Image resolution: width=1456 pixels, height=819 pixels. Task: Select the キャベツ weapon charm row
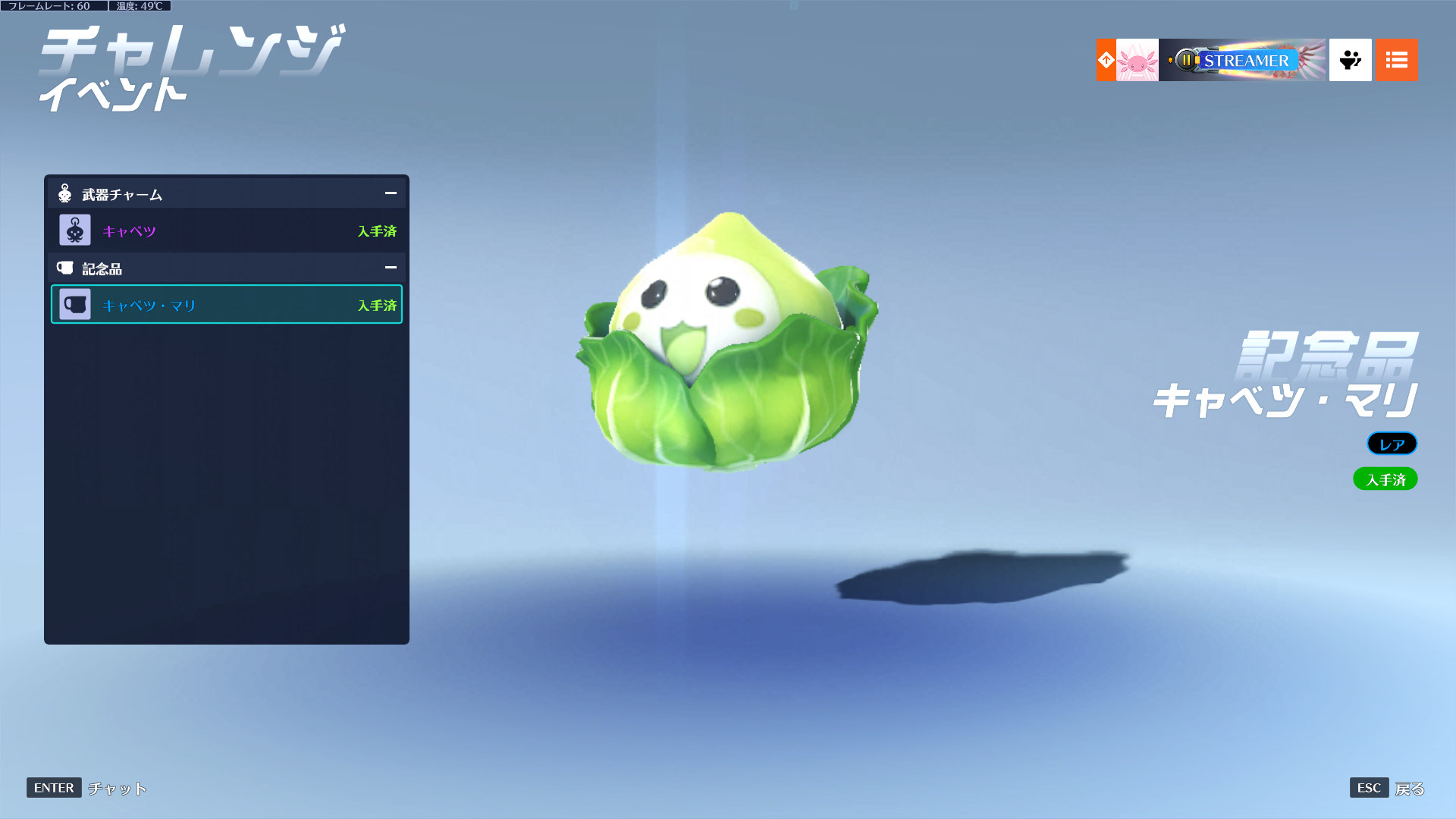click(x=227, y=231)
